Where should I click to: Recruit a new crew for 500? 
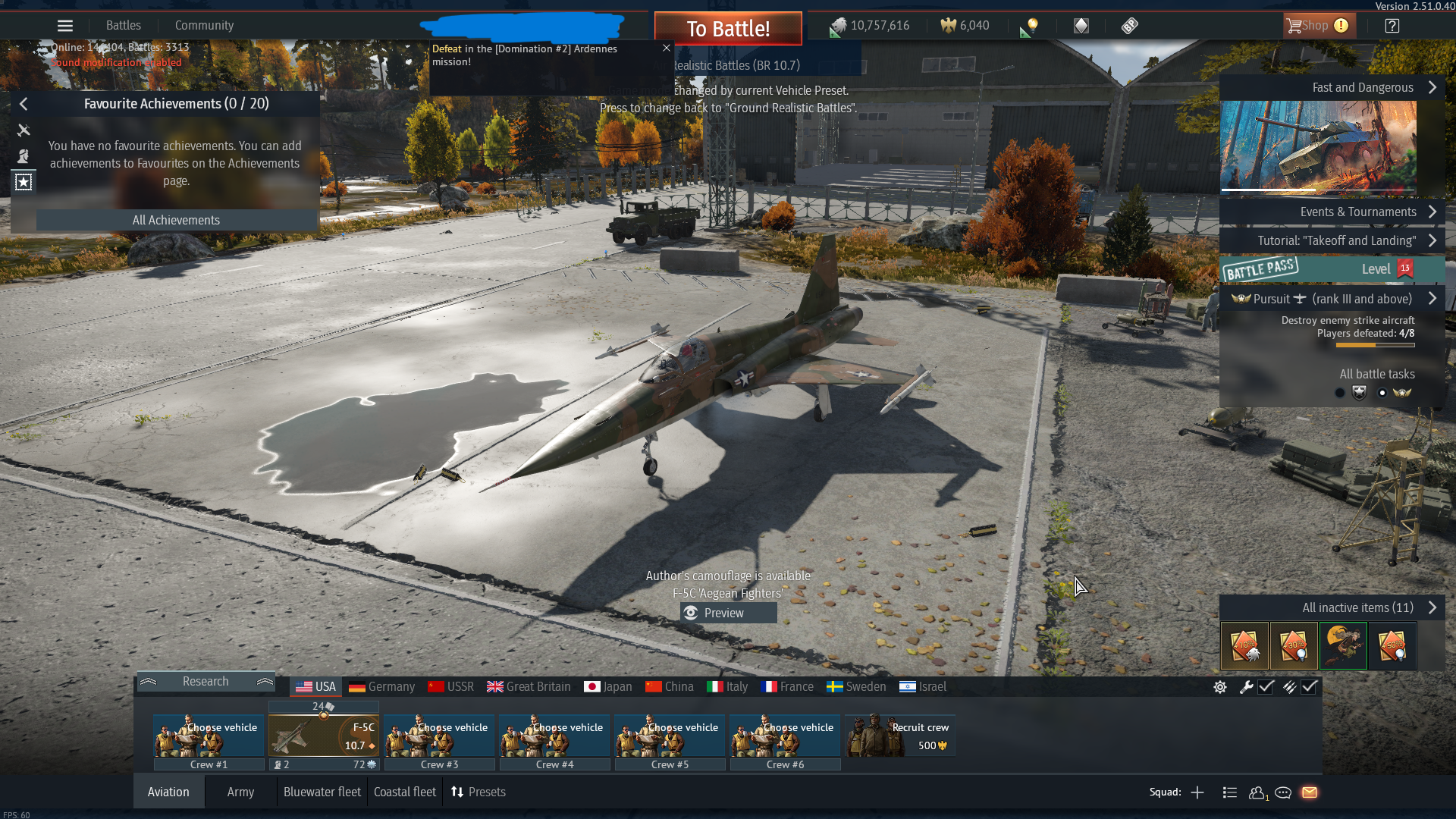900,736
